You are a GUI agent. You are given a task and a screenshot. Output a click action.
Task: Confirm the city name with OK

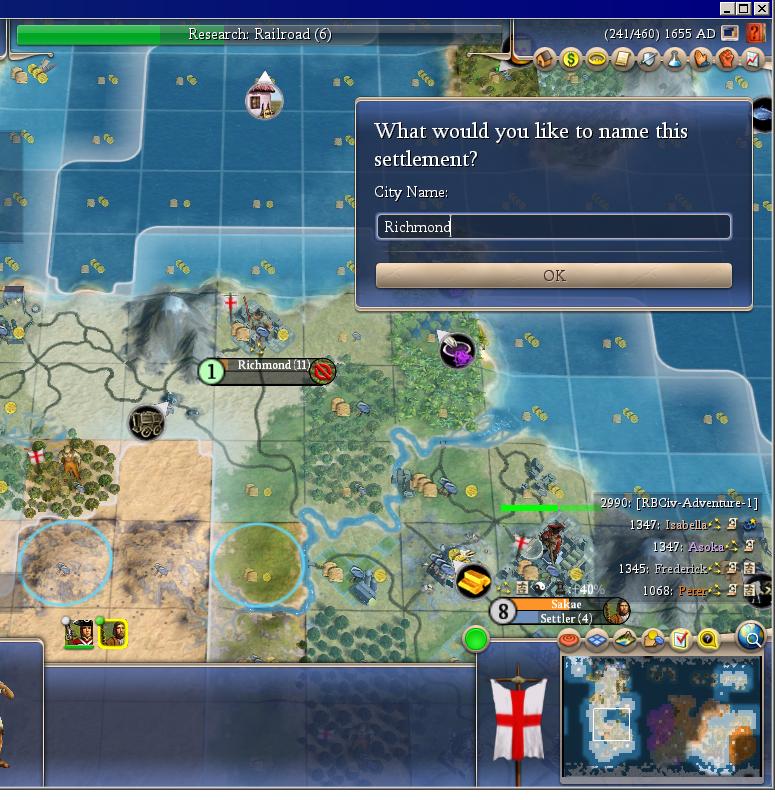pyautogui.click(x=553, y=276)
